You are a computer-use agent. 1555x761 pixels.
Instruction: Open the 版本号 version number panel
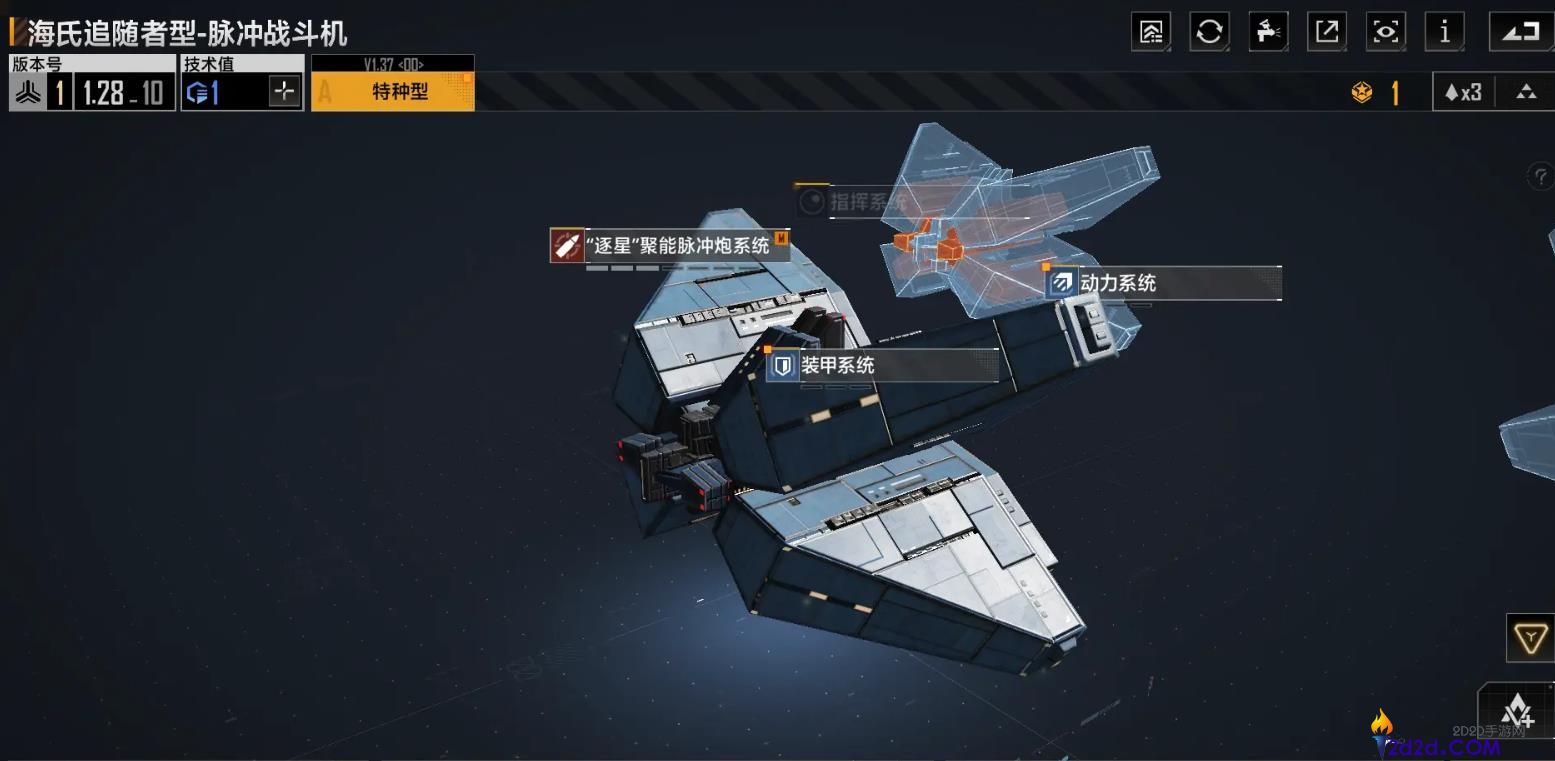click(x=91, y=90)
